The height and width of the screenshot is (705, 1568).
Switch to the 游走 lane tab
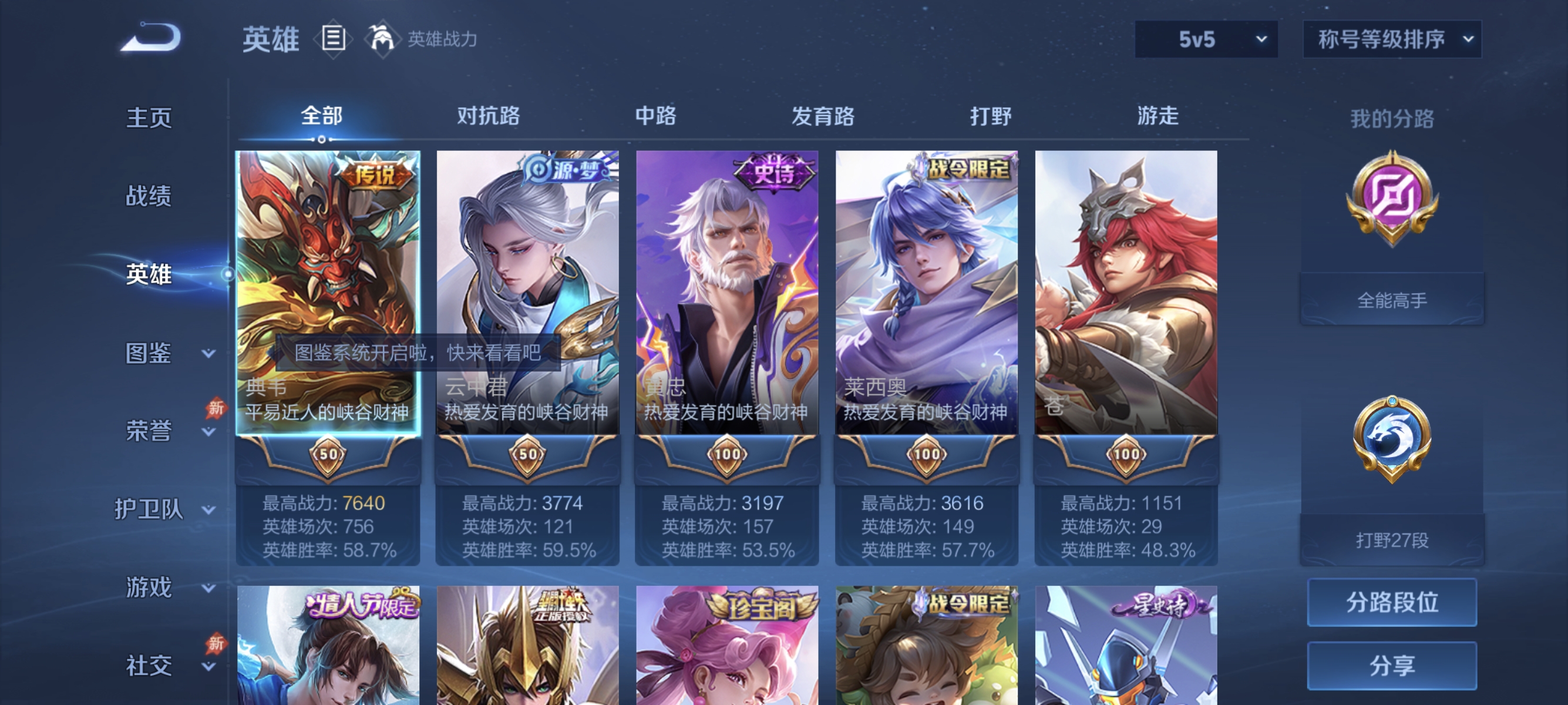(x=1158, y=117)
